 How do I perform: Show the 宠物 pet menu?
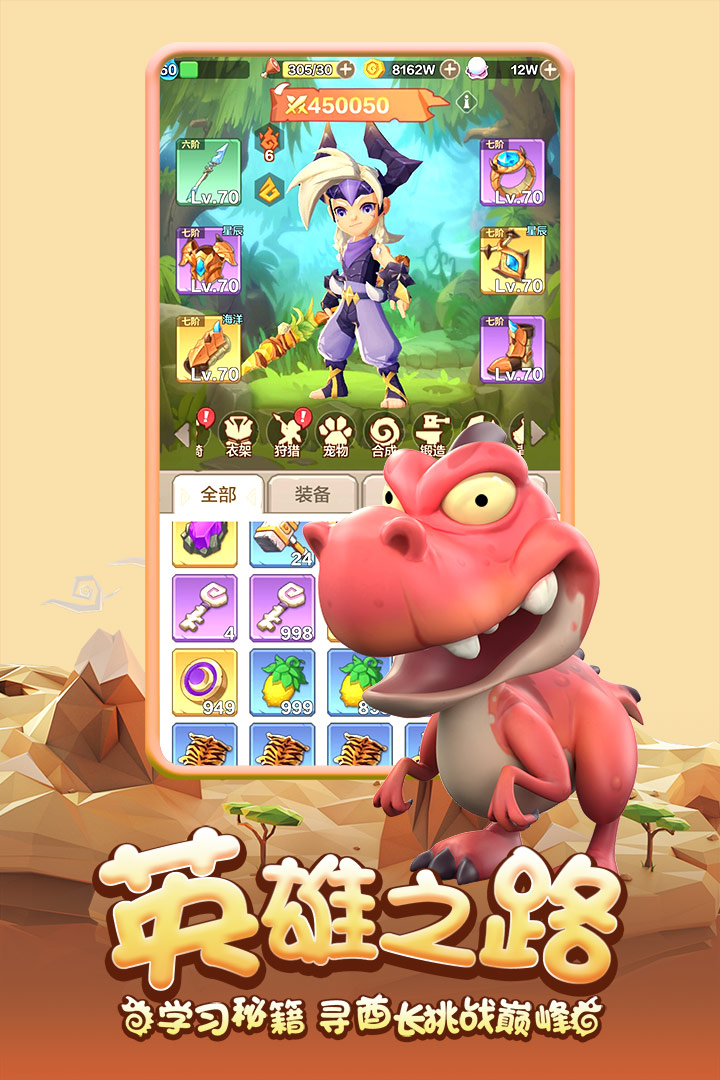tap(336, 435)
